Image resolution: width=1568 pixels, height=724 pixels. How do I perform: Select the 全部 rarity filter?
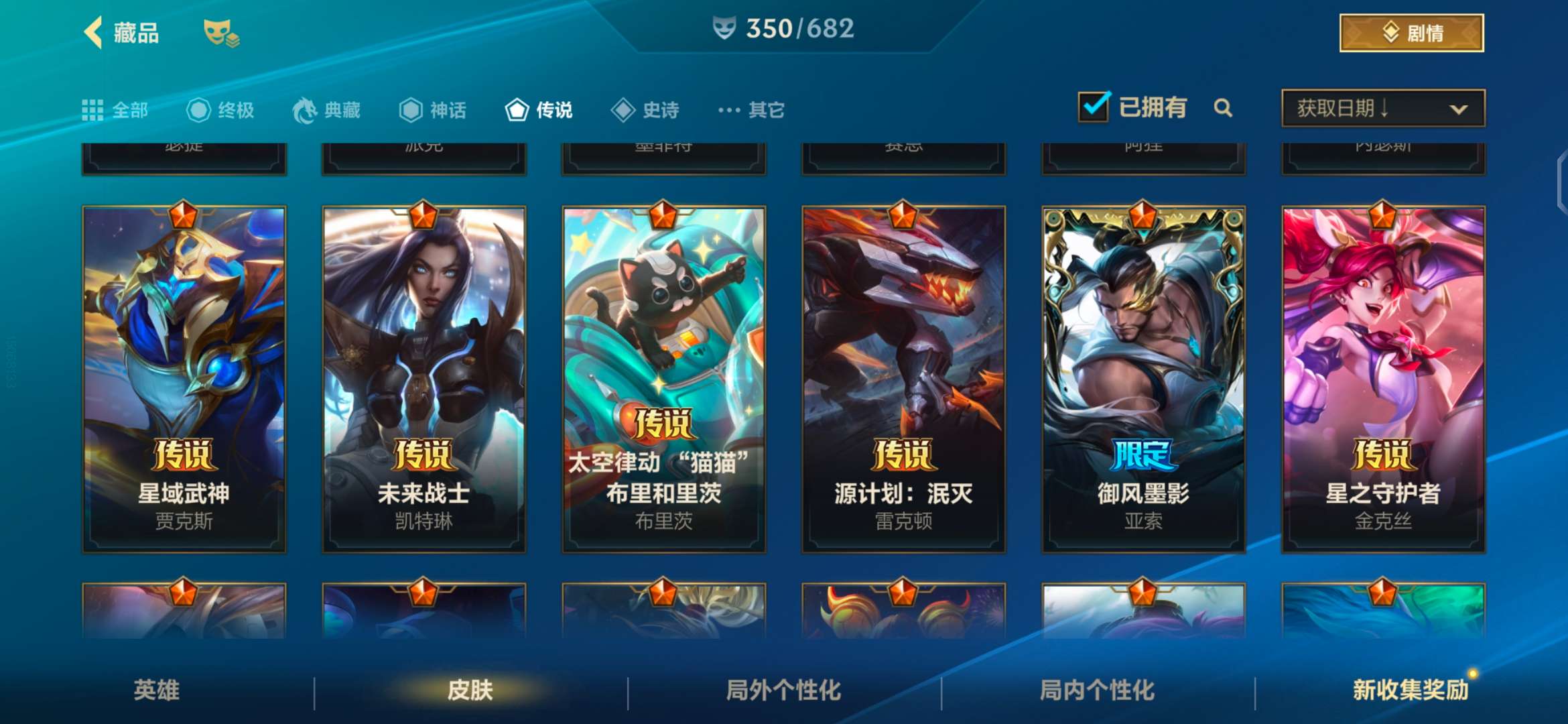(x=115, y=110)
